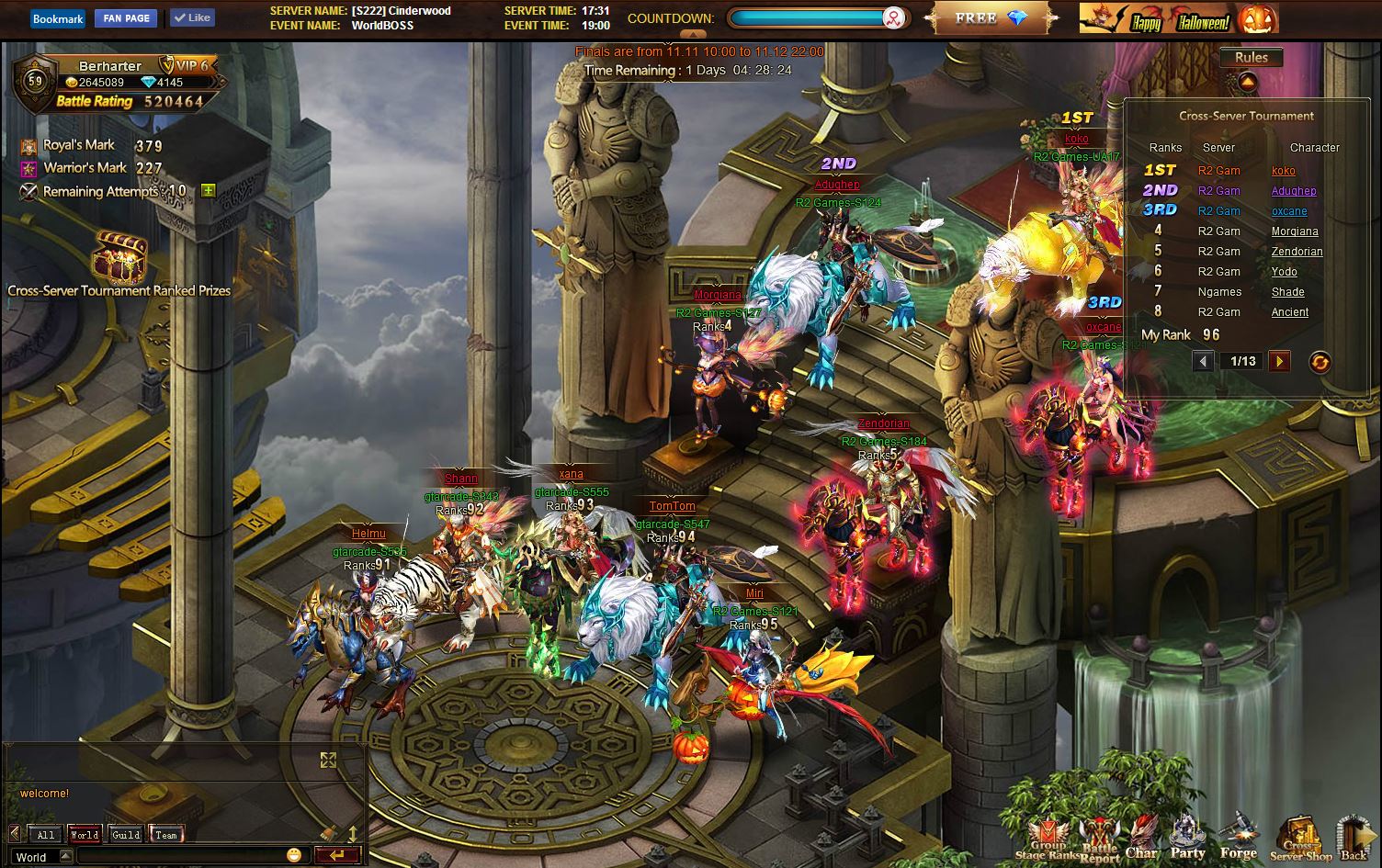Open the Forge menu
Image resolution: width=1382 pixels, height=868 pixels.
[x=1238, y=838]
